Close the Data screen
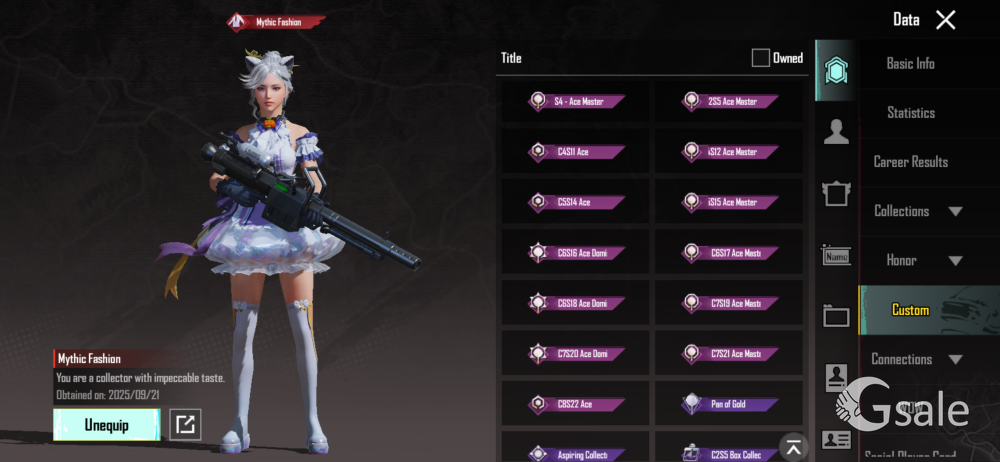The height and width of the screenshot is (462, 1000). [945, 20]
